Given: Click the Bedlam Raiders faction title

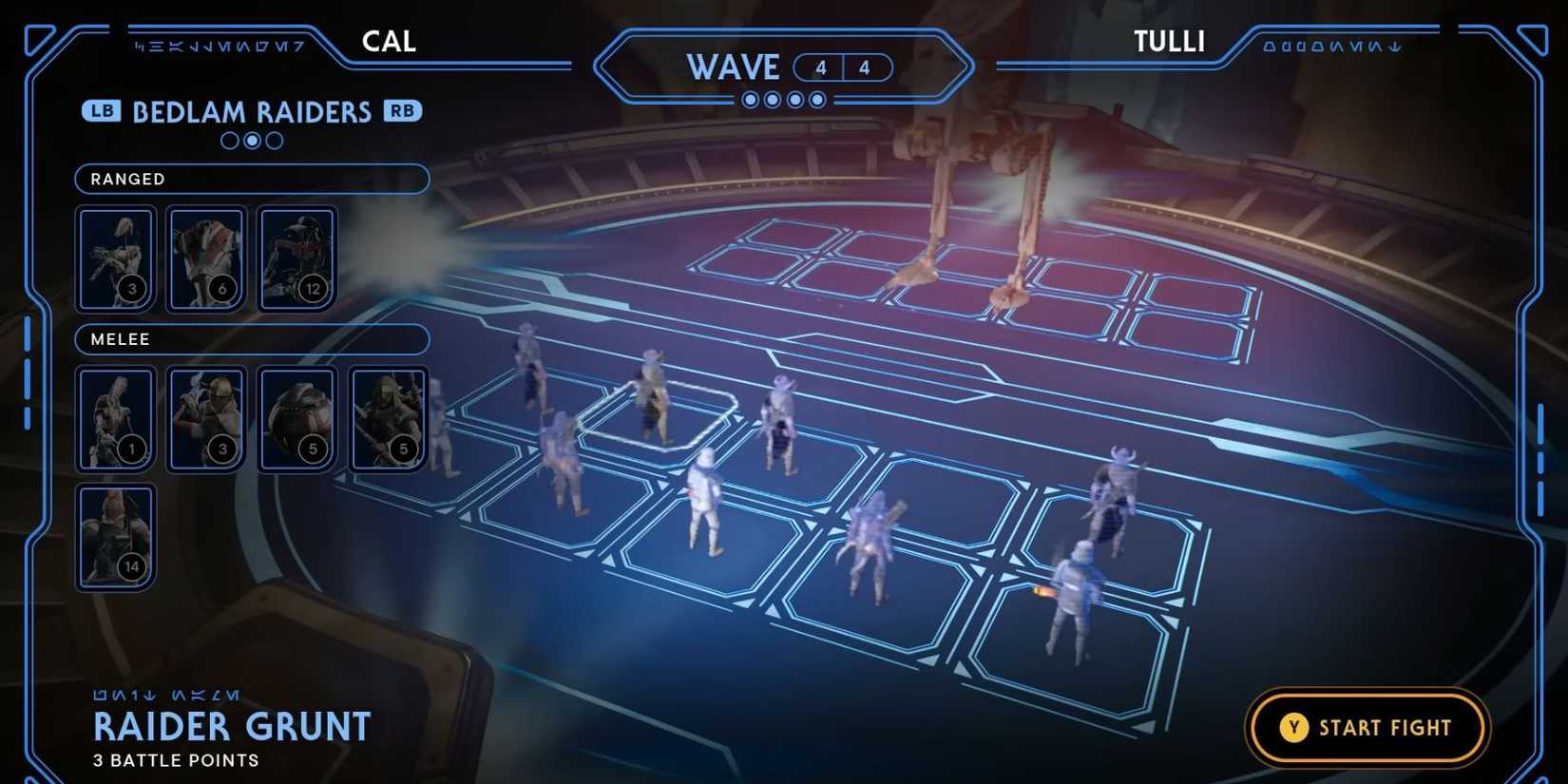Looking at the screenshot, I should point(252,111).
